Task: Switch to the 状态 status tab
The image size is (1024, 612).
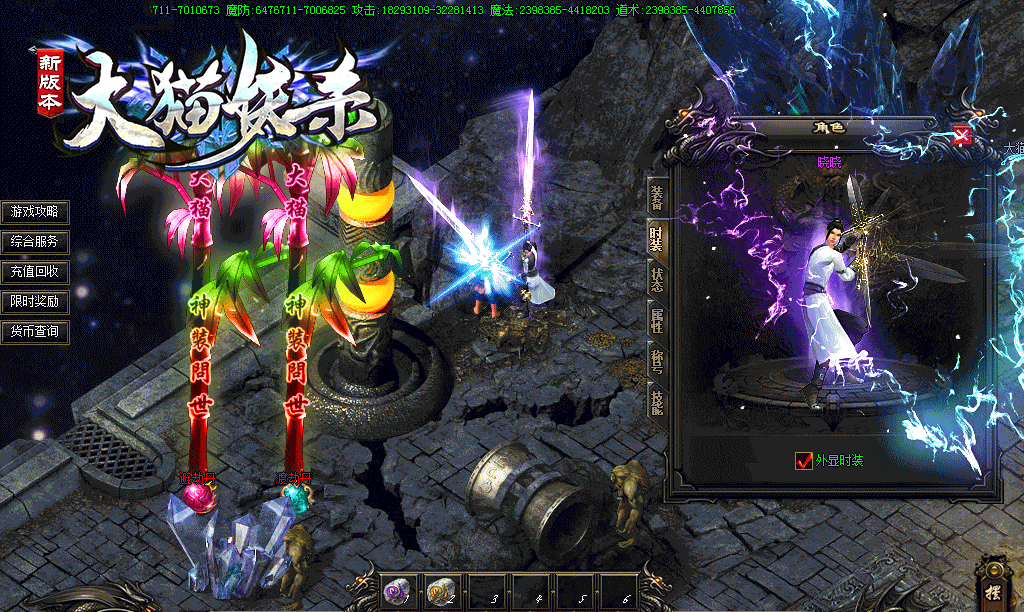Action: pos(656,279)
